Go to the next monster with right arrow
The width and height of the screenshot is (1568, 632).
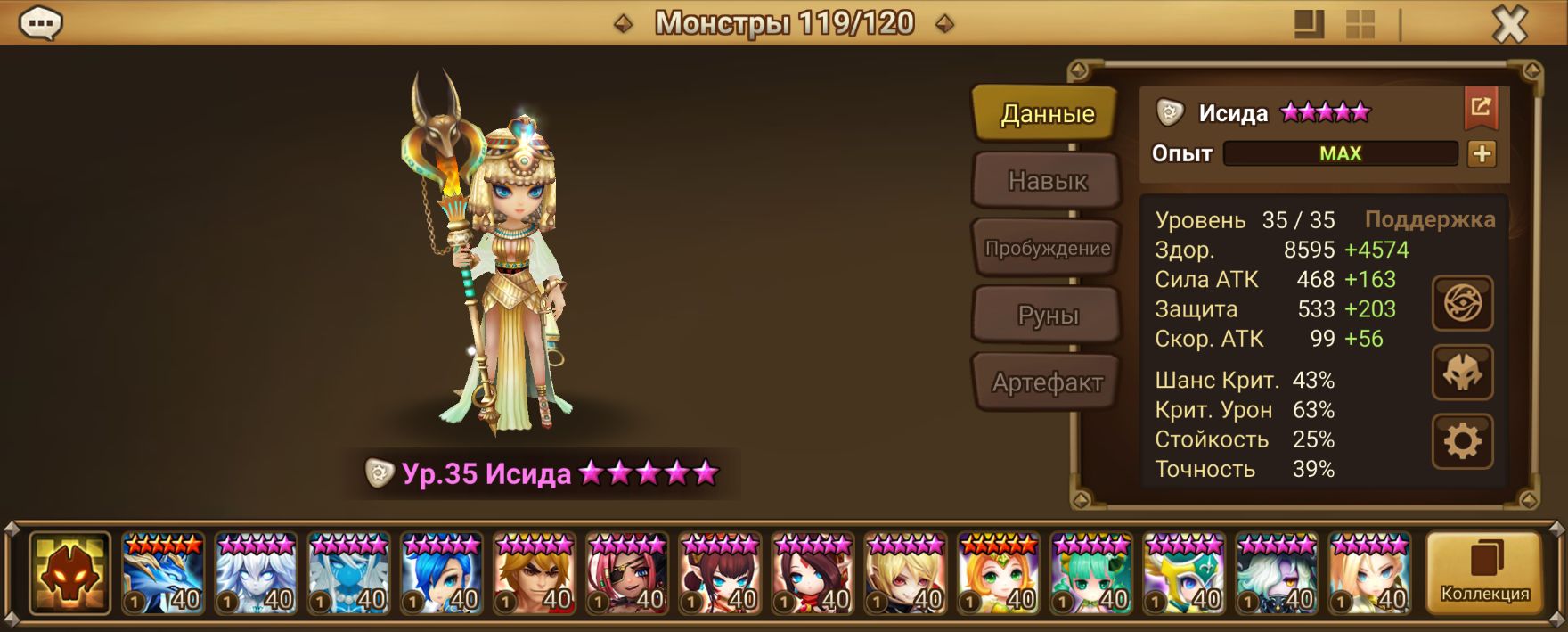945,24
